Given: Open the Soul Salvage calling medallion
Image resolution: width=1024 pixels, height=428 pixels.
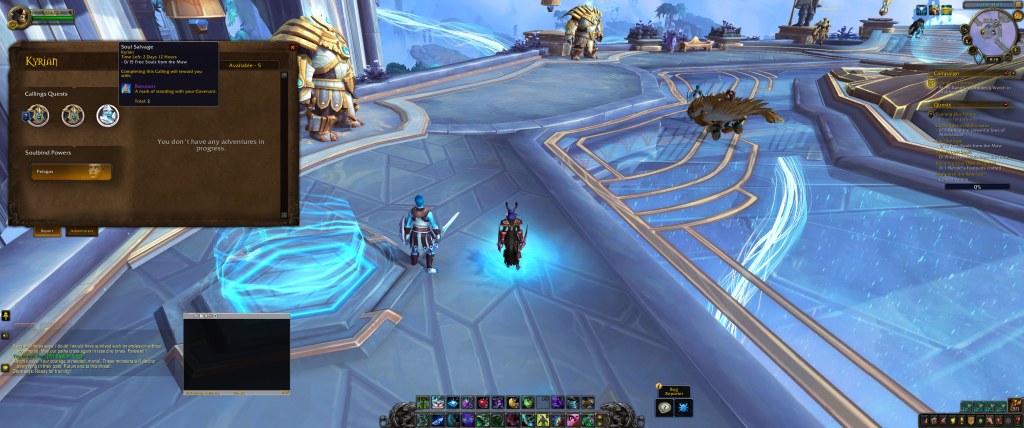Looking at the screenshot, I should coord(106,116).
